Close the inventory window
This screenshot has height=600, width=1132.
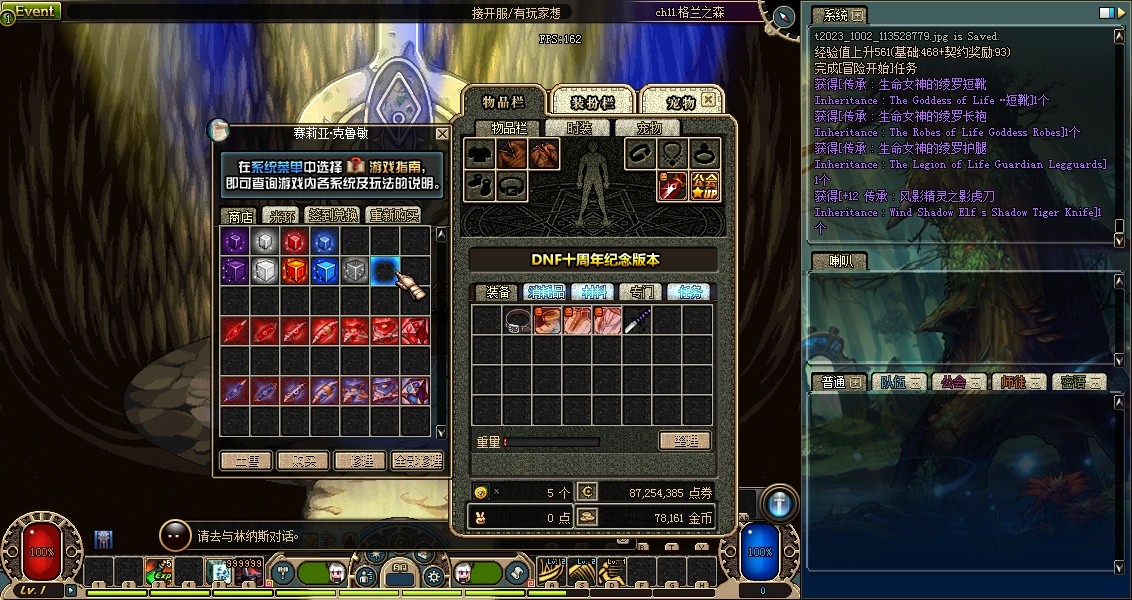click(708, 100)
